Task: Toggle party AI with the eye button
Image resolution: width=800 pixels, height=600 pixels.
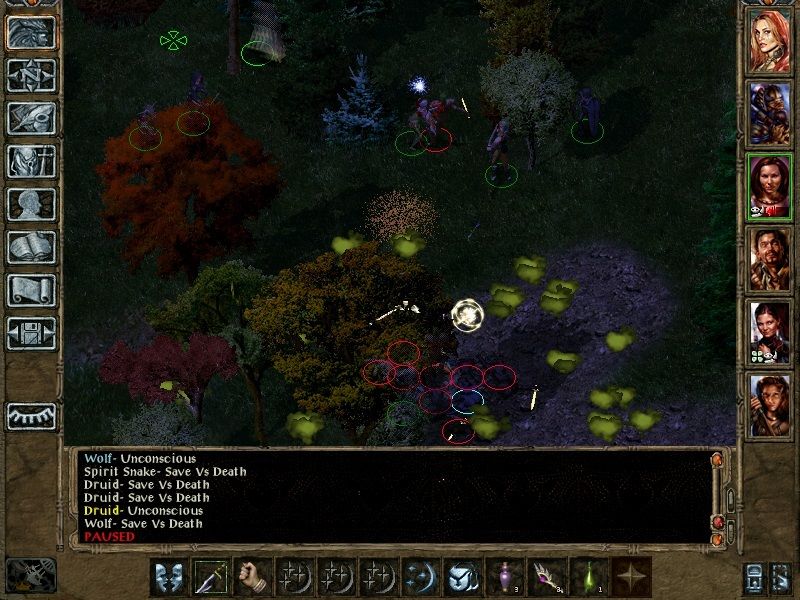Action: point(31,415)
